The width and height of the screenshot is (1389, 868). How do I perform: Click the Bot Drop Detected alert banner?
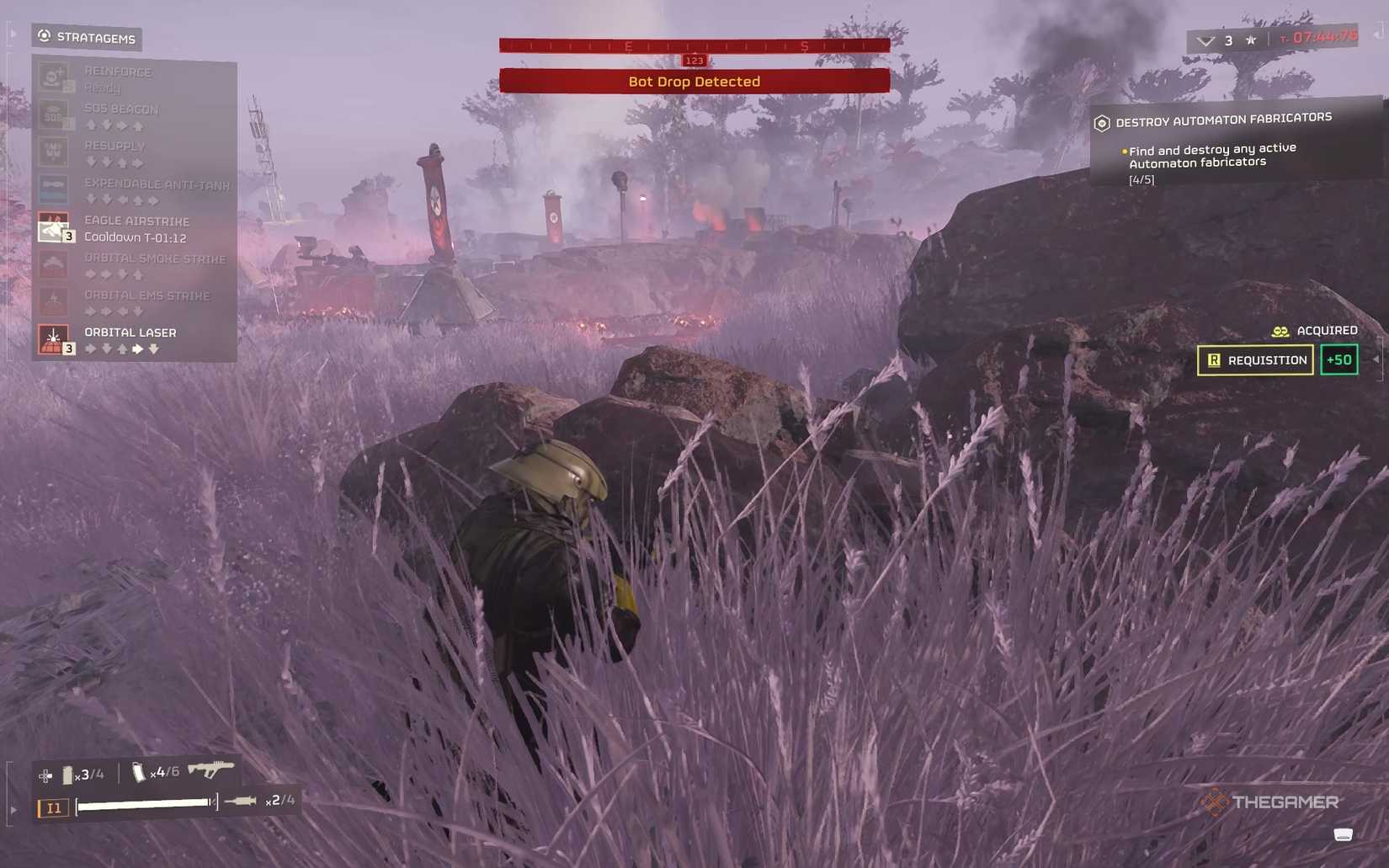(694, 82)
